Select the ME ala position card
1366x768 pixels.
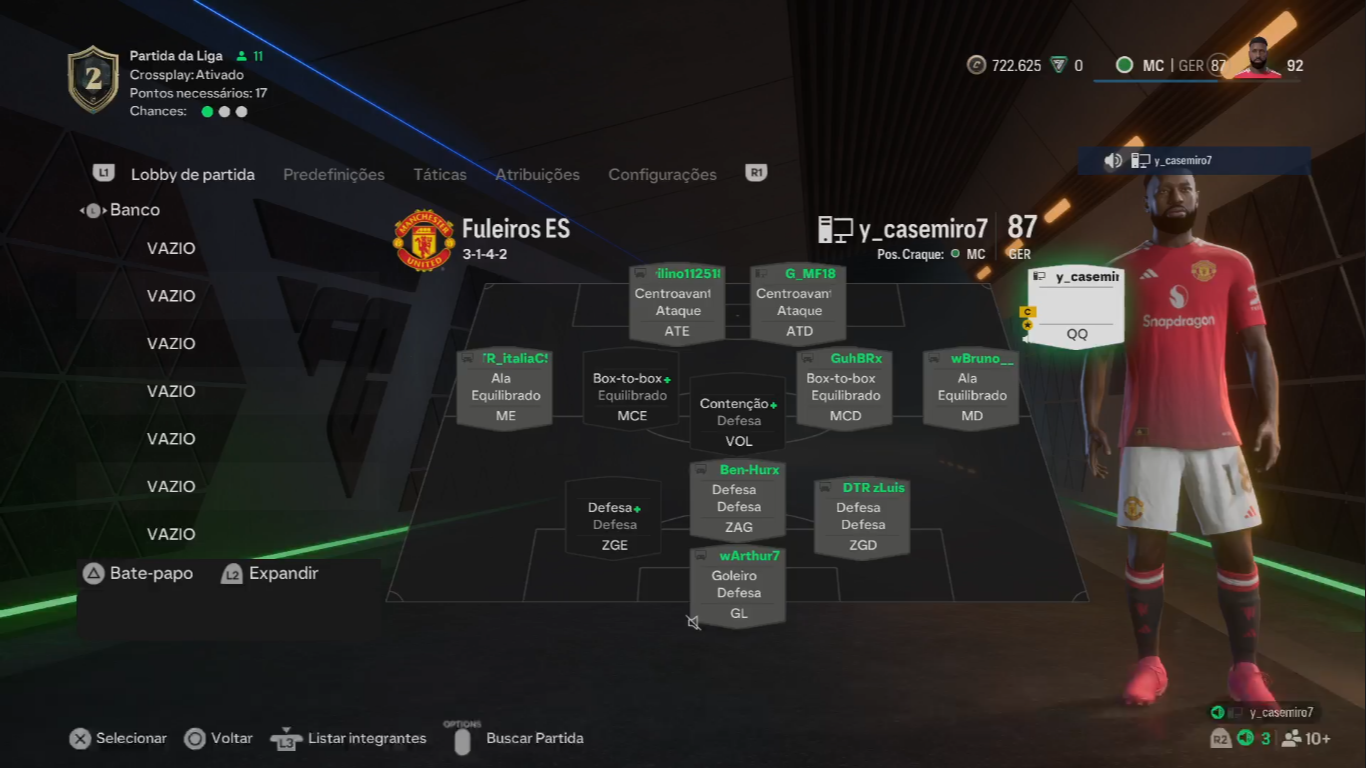504,389
